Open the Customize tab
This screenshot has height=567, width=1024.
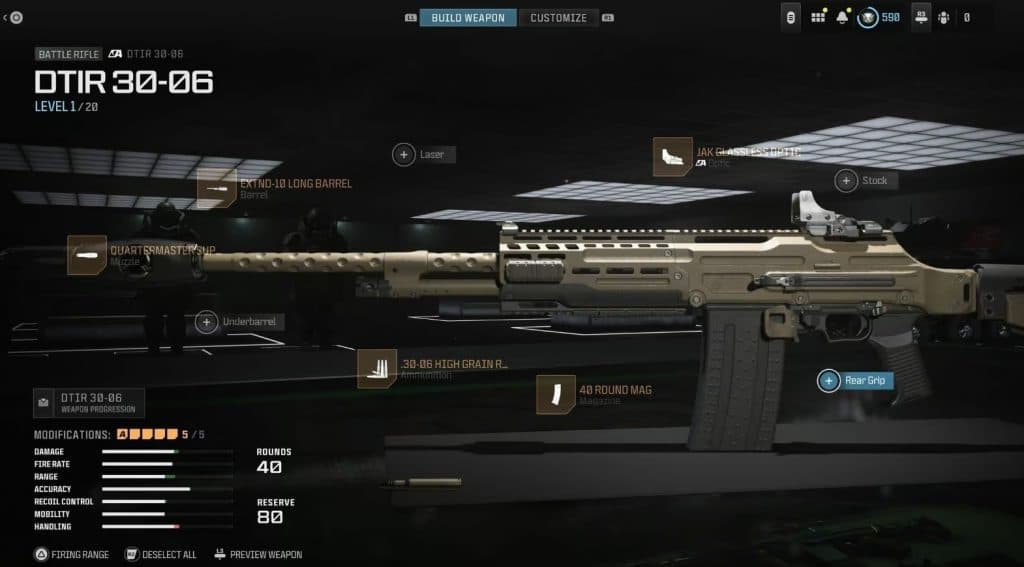558,18
